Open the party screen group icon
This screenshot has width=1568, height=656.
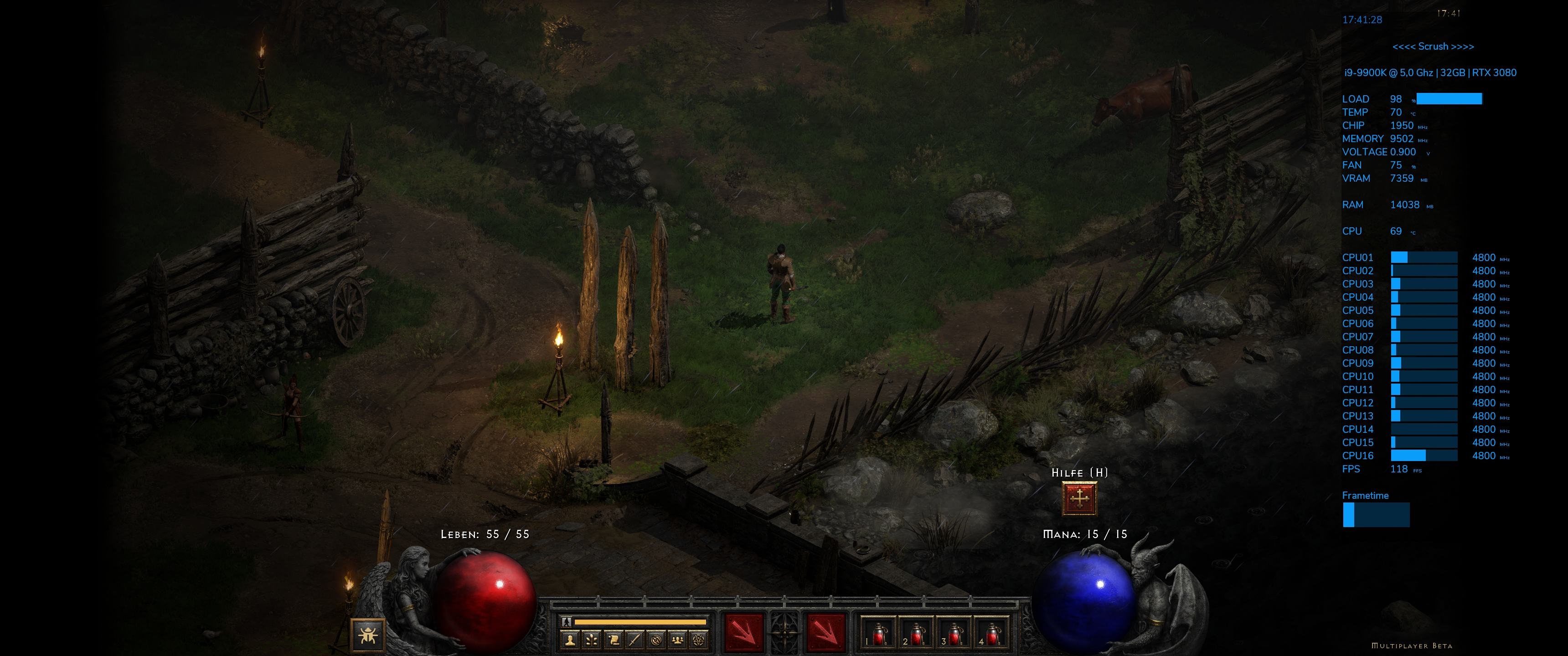coord(678,640)
